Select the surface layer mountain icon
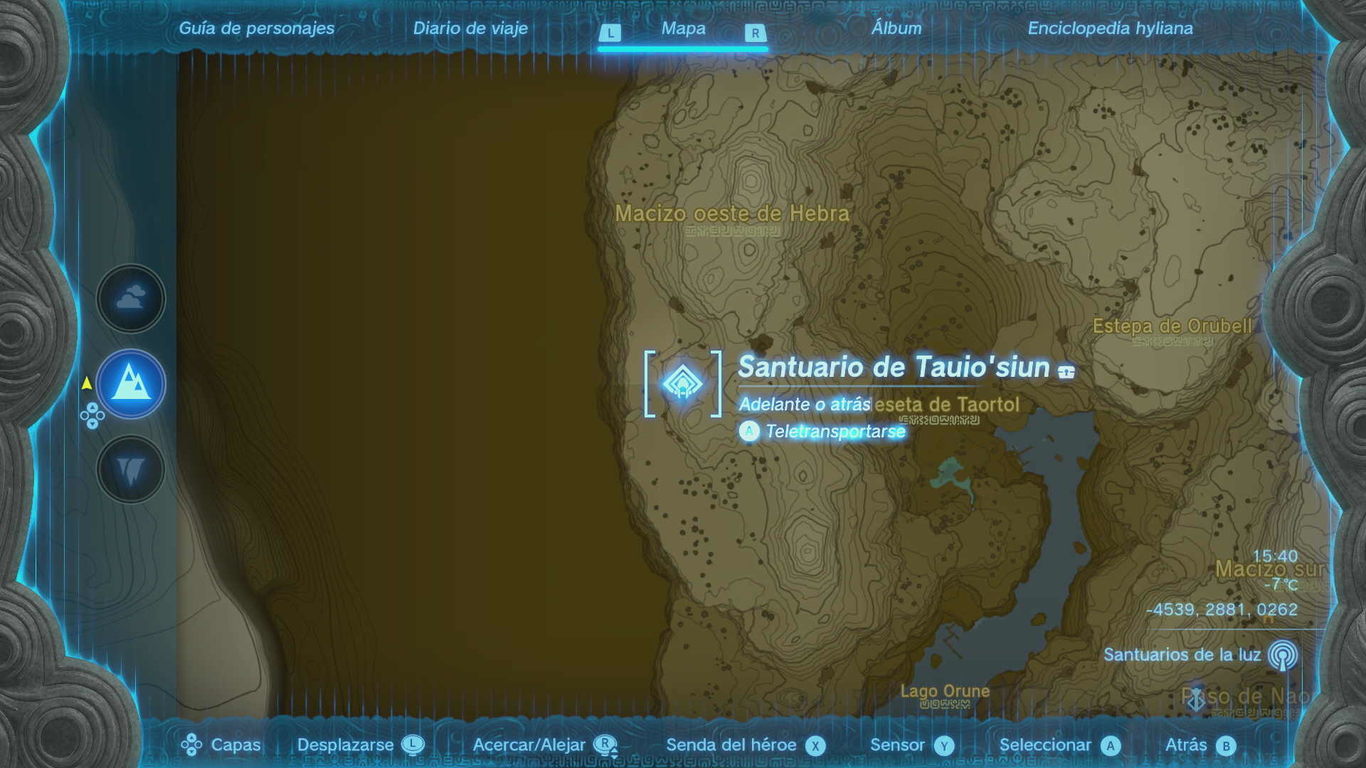Viewport: 1366px width, 768px height. tap(131, 381)
